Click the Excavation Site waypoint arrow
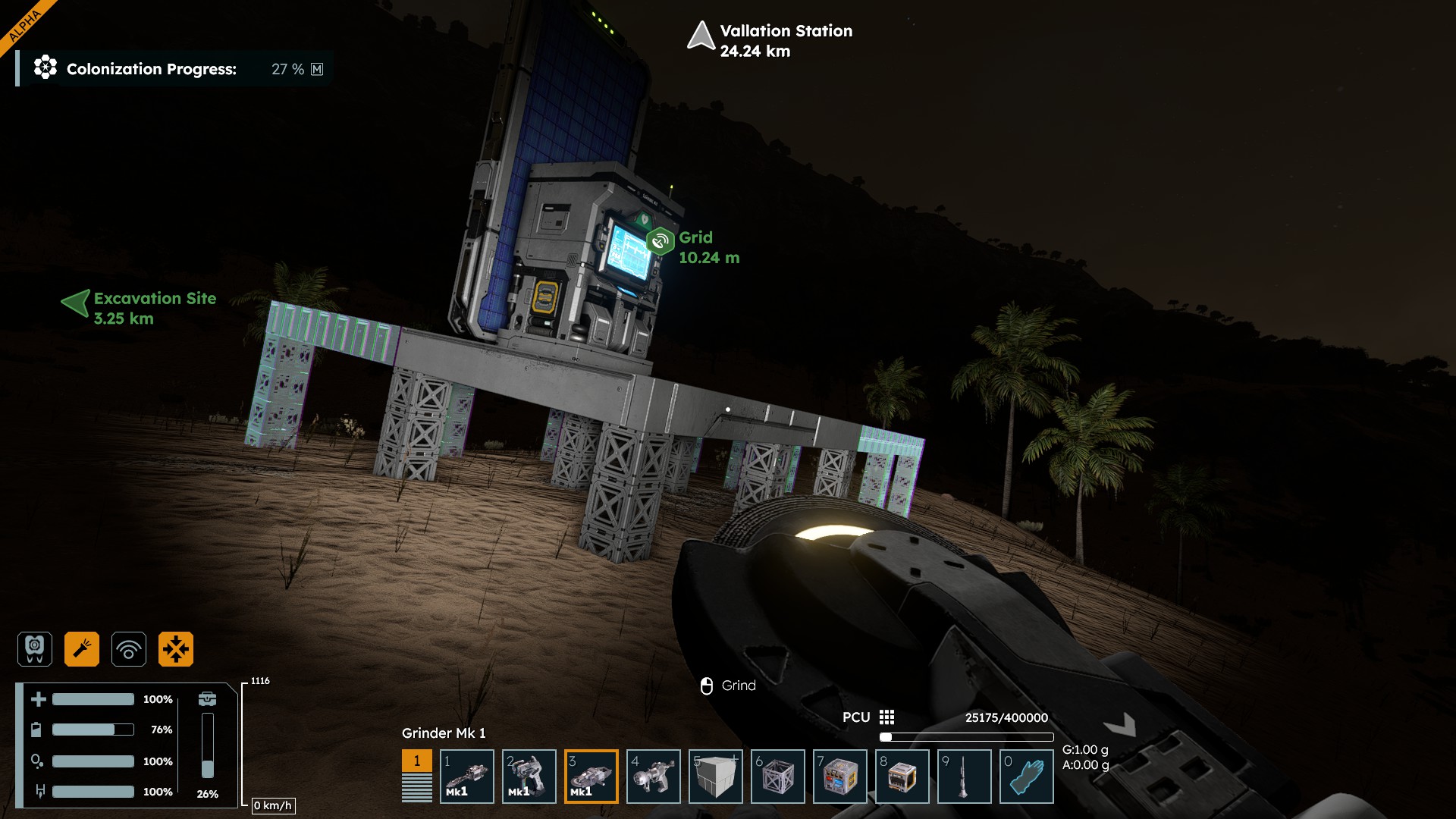1456x819 pixels. click(x=75, y=303)
